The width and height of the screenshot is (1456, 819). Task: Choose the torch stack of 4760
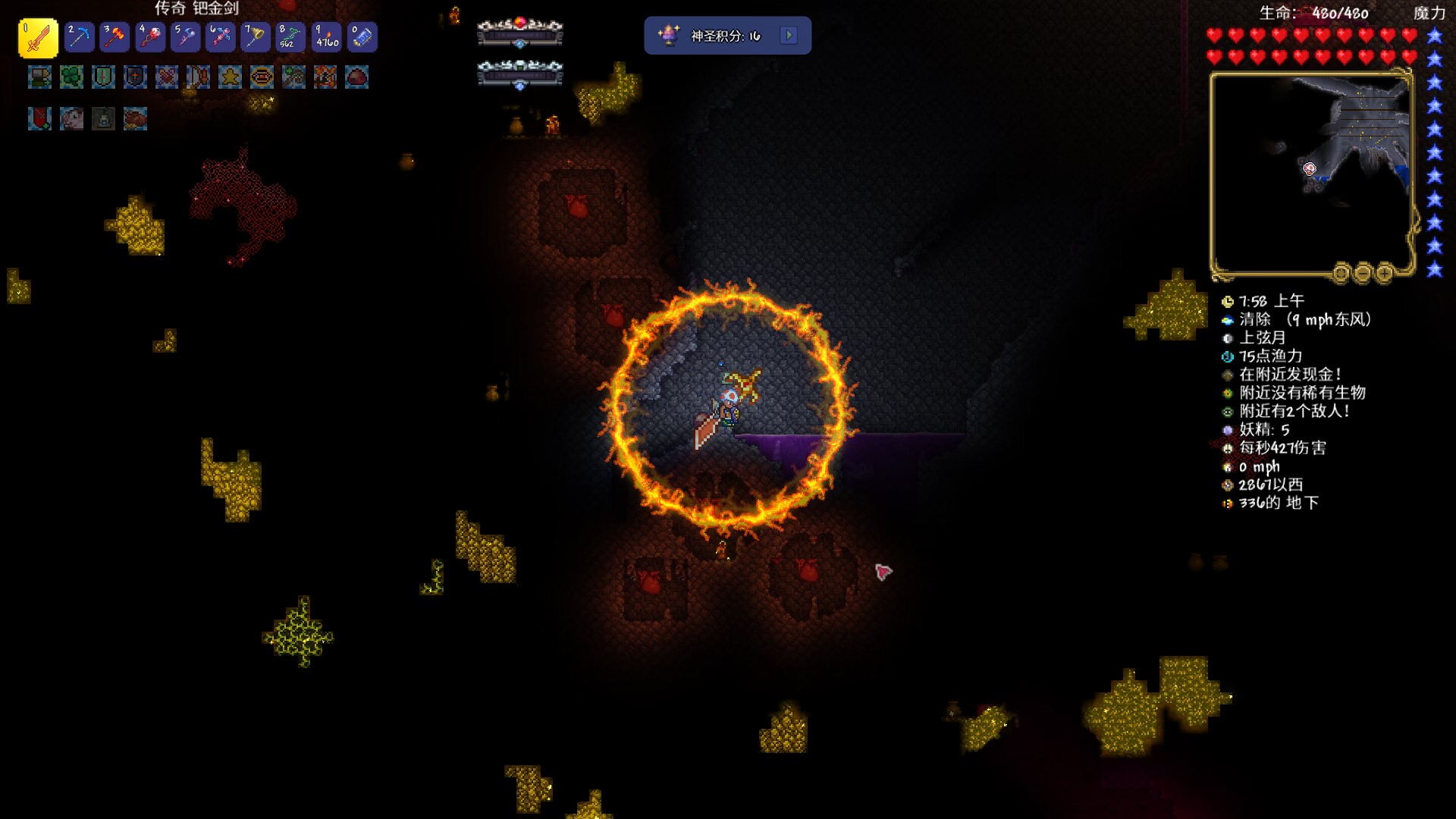click(327, 36)
